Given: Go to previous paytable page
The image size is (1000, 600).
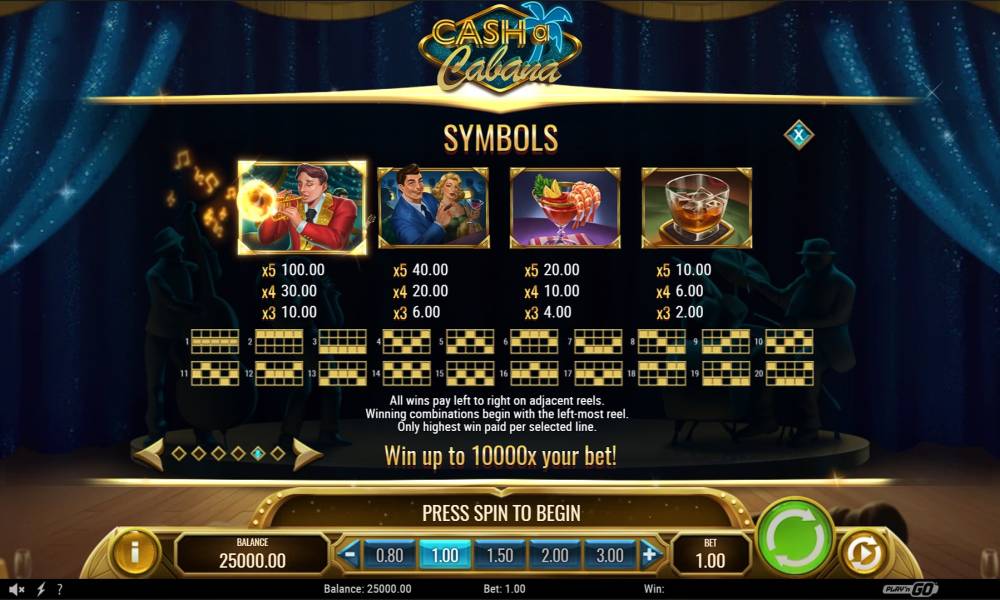Looking at the screenshot, I should pos(148,454).
